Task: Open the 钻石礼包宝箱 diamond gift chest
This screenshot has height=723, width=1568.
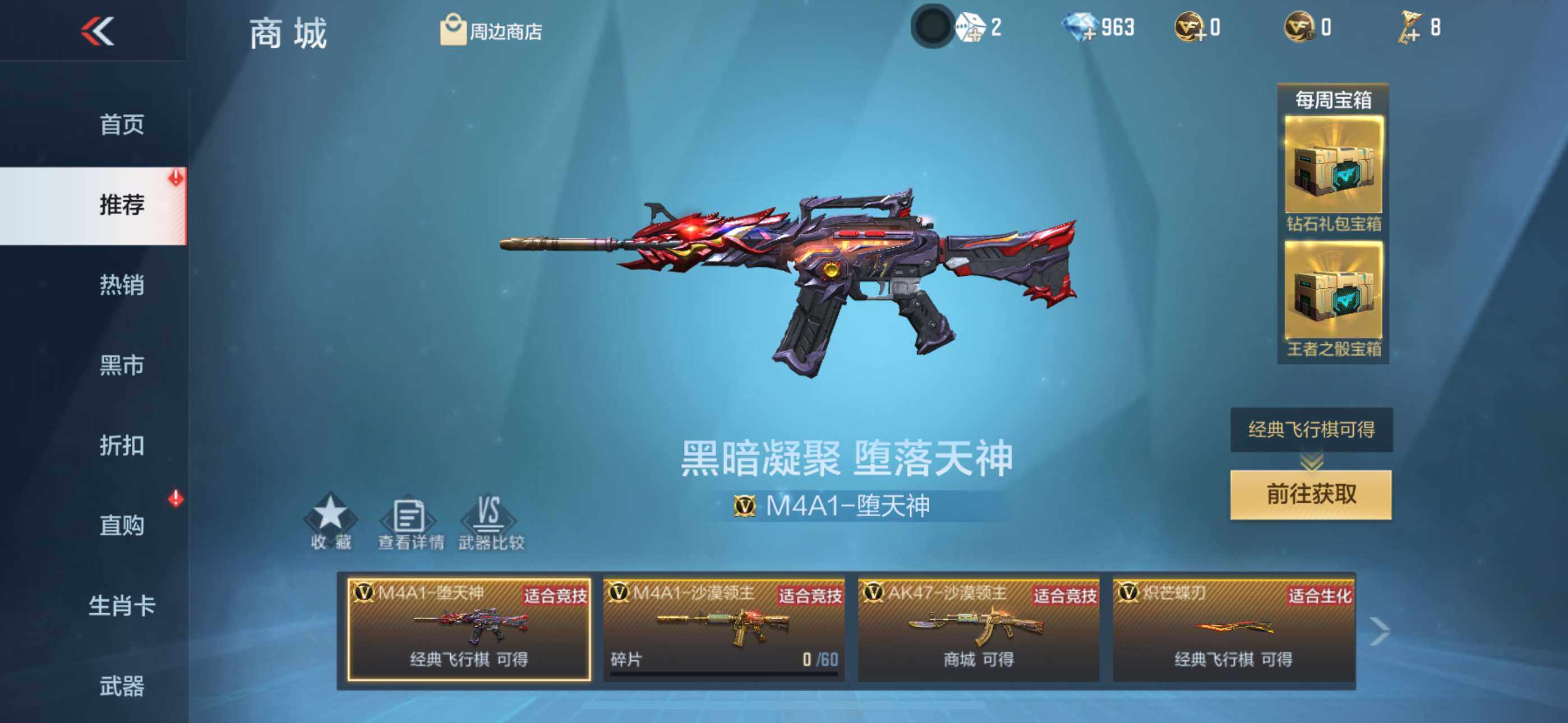Action: pyautogui.click(x=1333, y=173)
